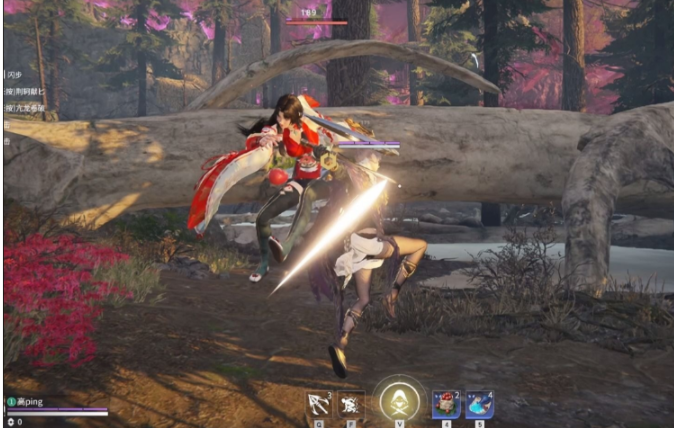674x428 pixels.
Task: Use the running figure dash skill
Action: pyautogui.click(x=350, y=404)
